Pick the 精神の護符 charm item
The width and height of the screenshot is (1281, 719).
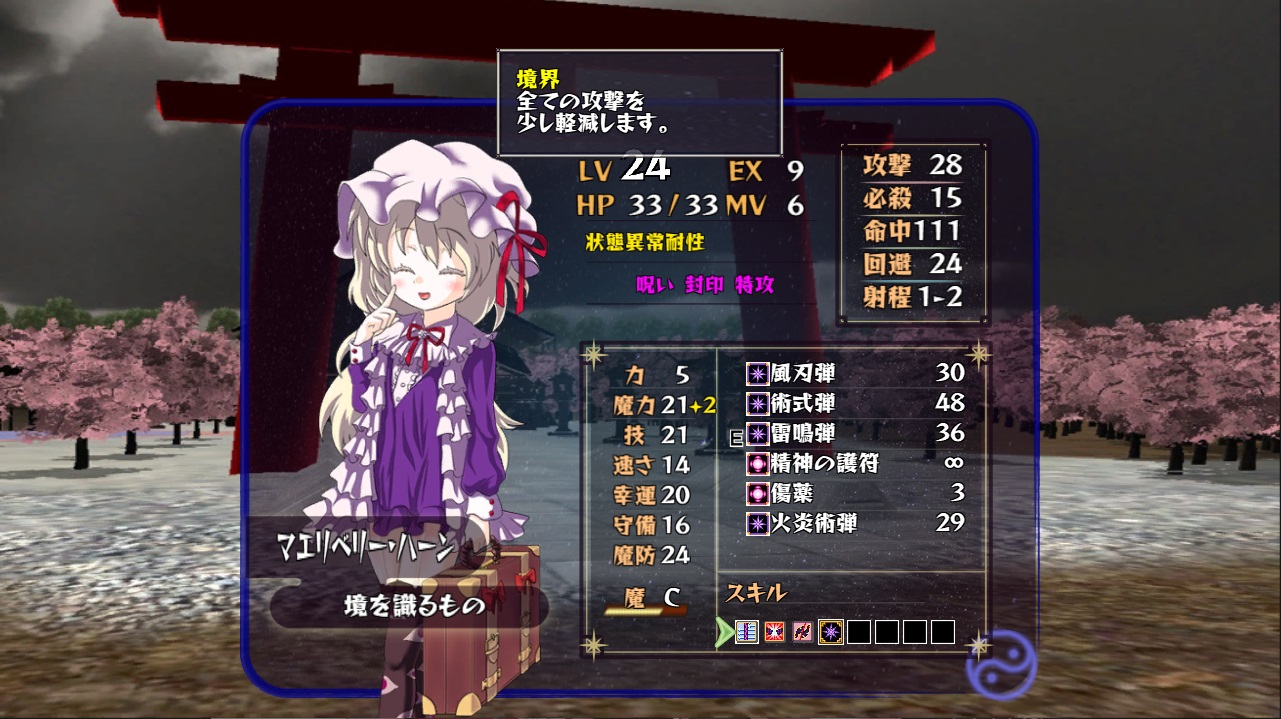854,464
